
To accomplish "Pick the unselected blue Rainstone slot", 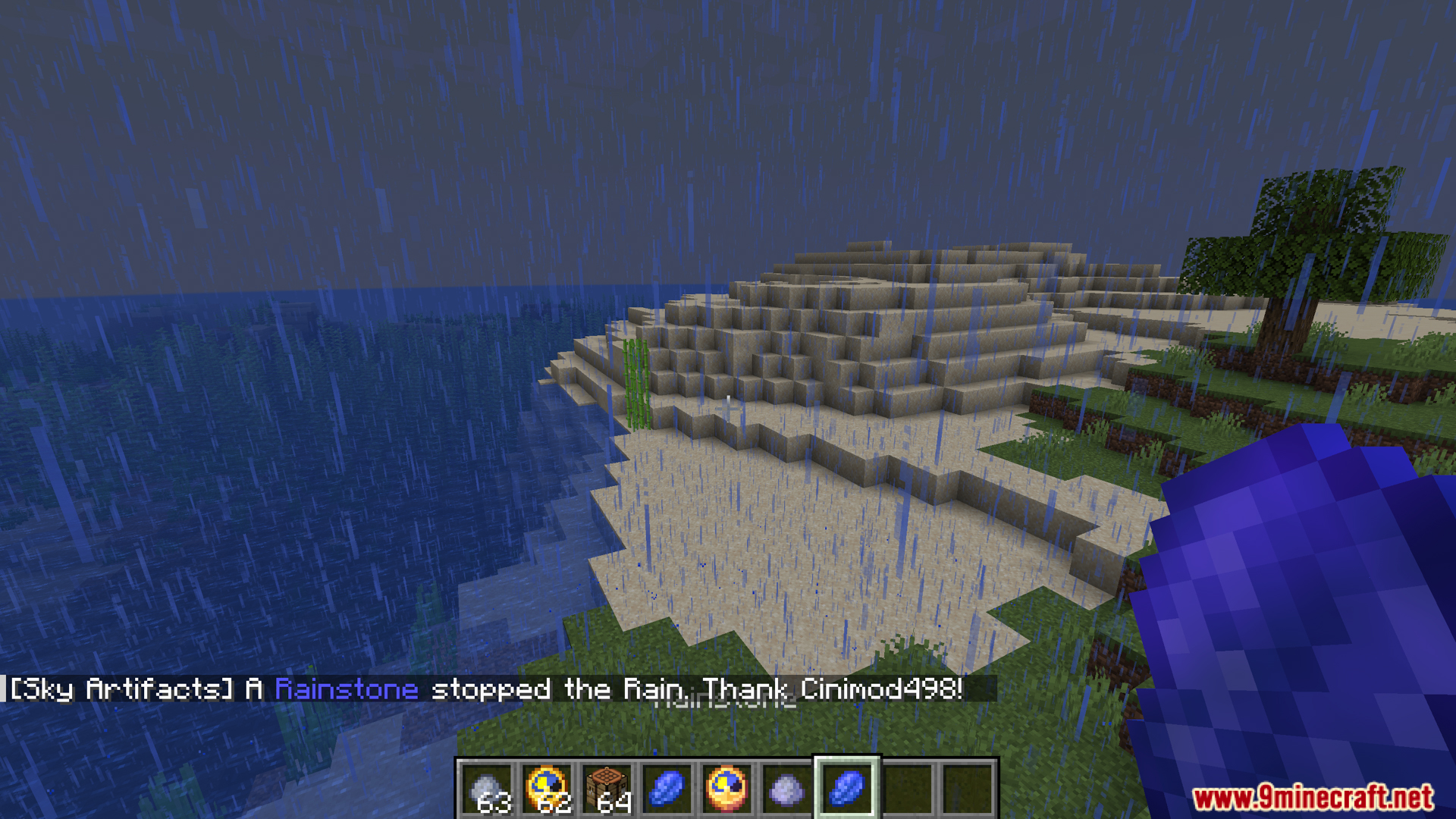I will 667,789.
